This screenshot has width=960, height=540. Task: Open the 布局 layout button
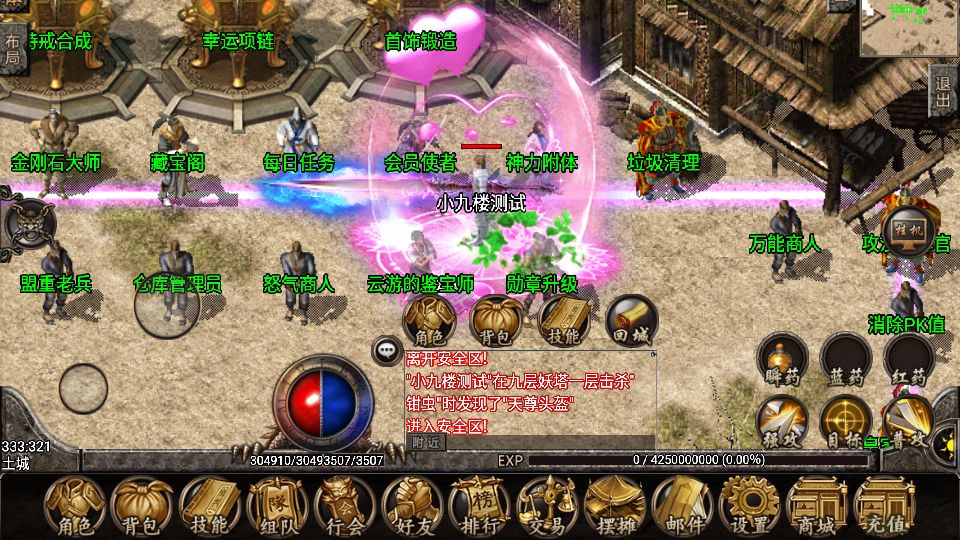pyautogui.click(x=12, y=48)
